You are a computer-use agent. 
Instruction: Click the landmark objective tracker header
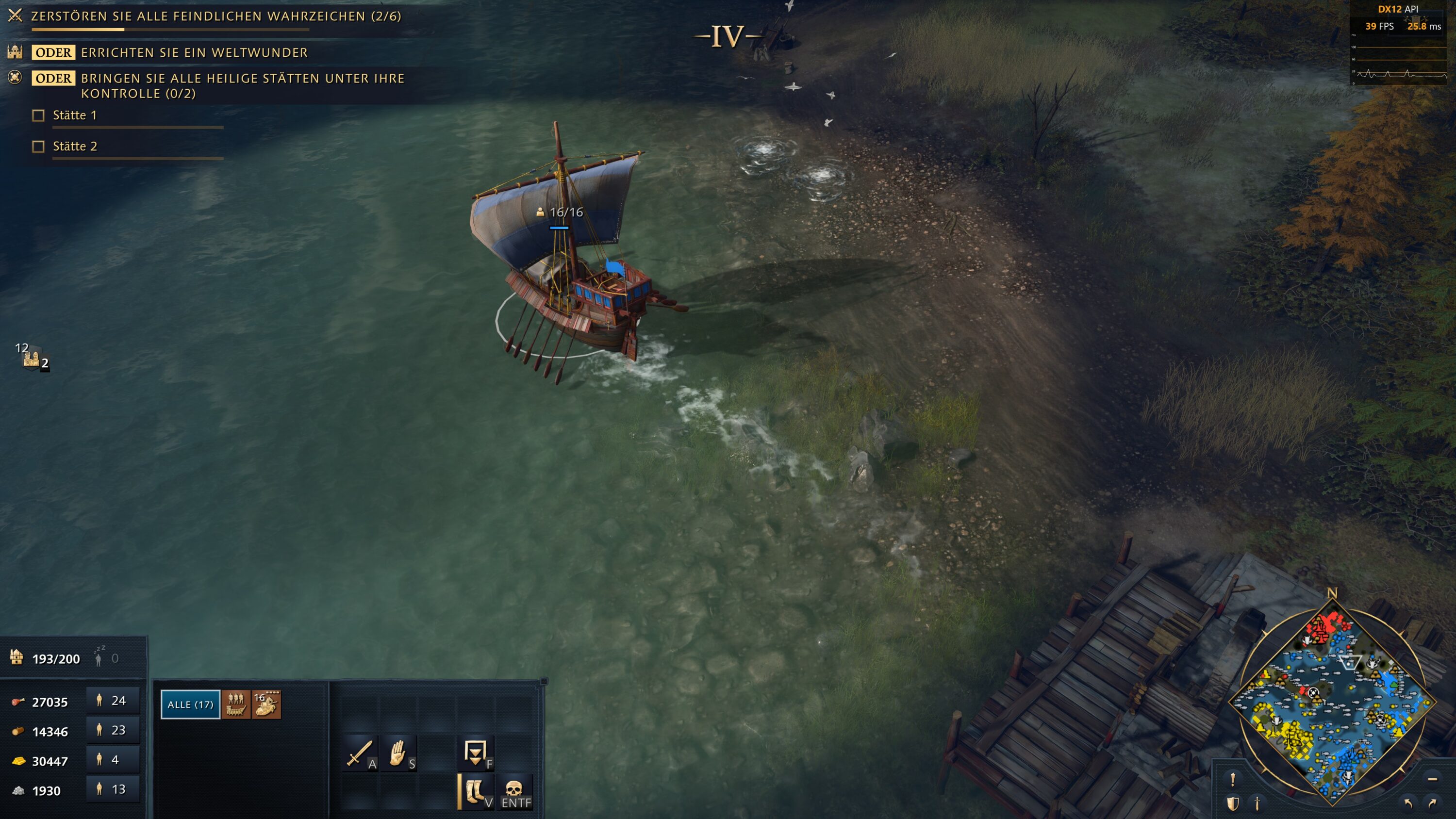216,16
